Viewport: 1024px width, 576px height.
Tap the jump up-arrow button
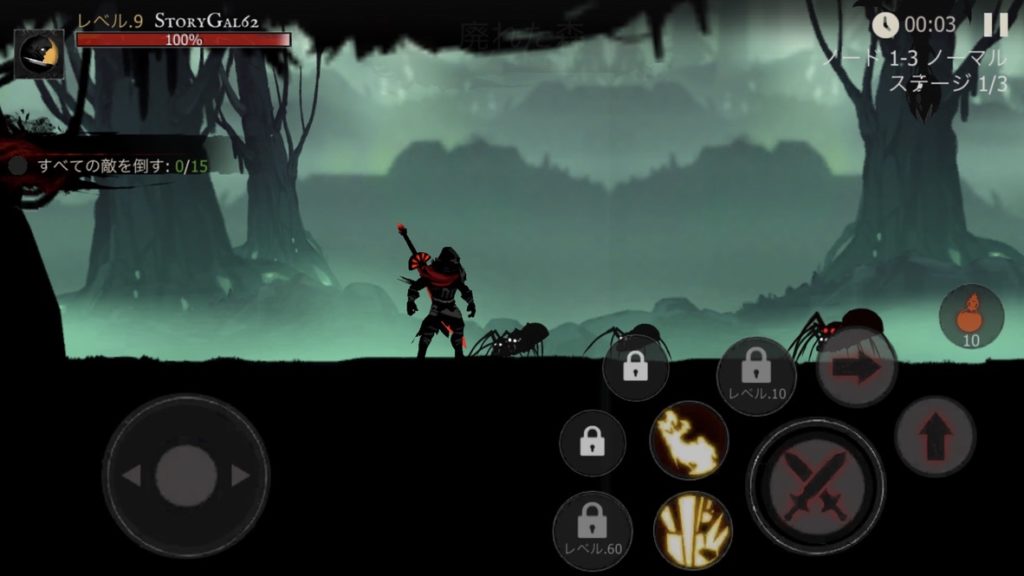(934, 437)
